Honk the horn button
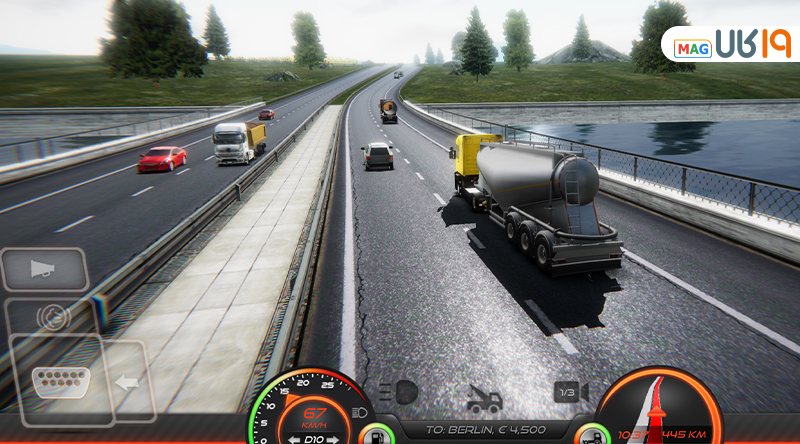Viewport: 800px width, 444px height. coord(44,268)
